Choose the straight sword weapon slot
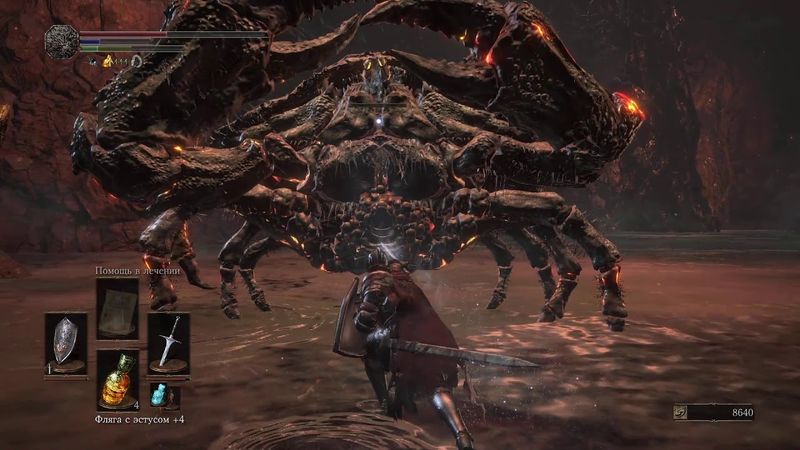The width and height of the screenshot is (800, 450). click(x=168, y=343)
